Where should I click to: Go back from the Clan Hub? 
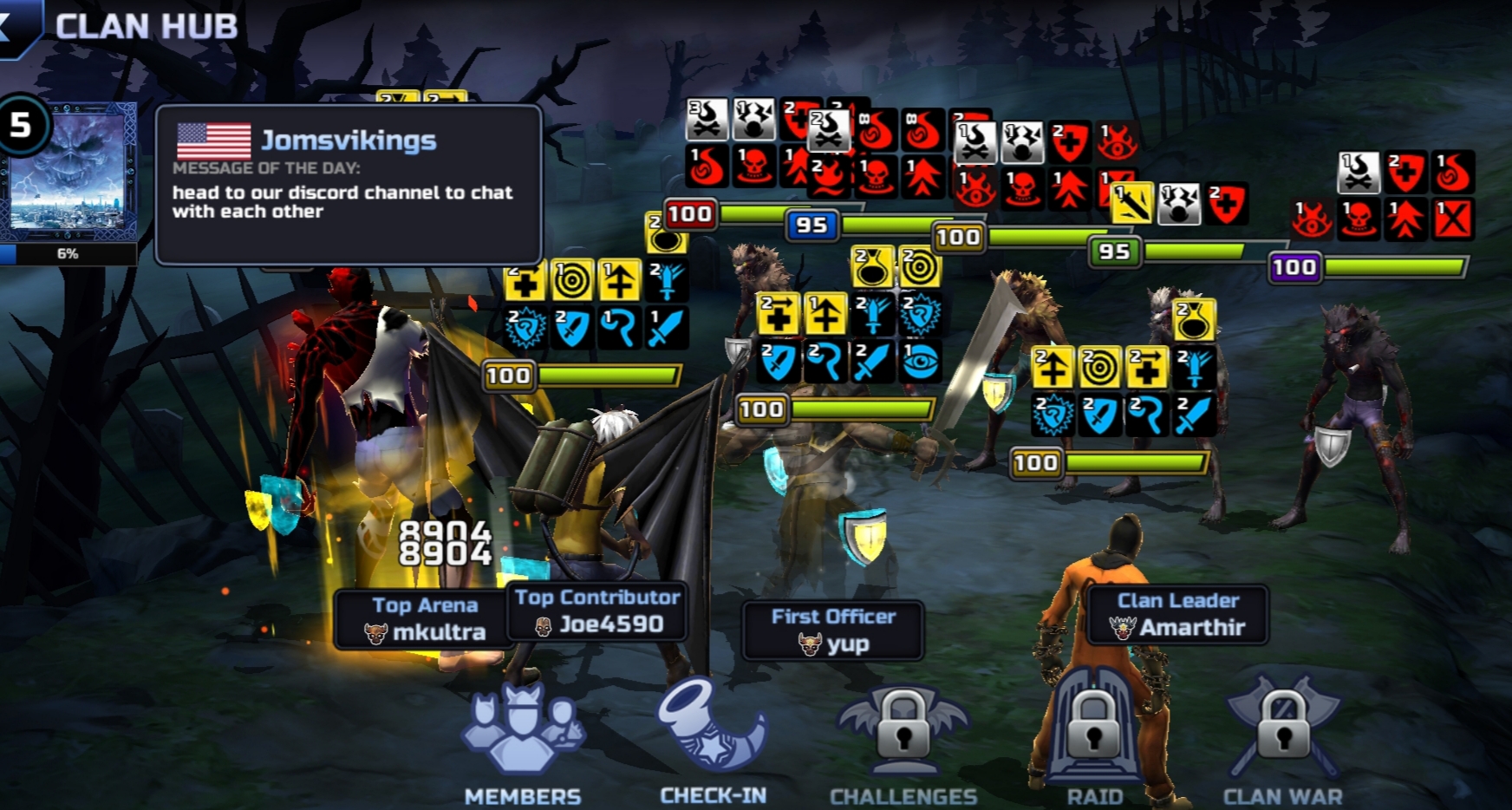[x=16, y=26]
